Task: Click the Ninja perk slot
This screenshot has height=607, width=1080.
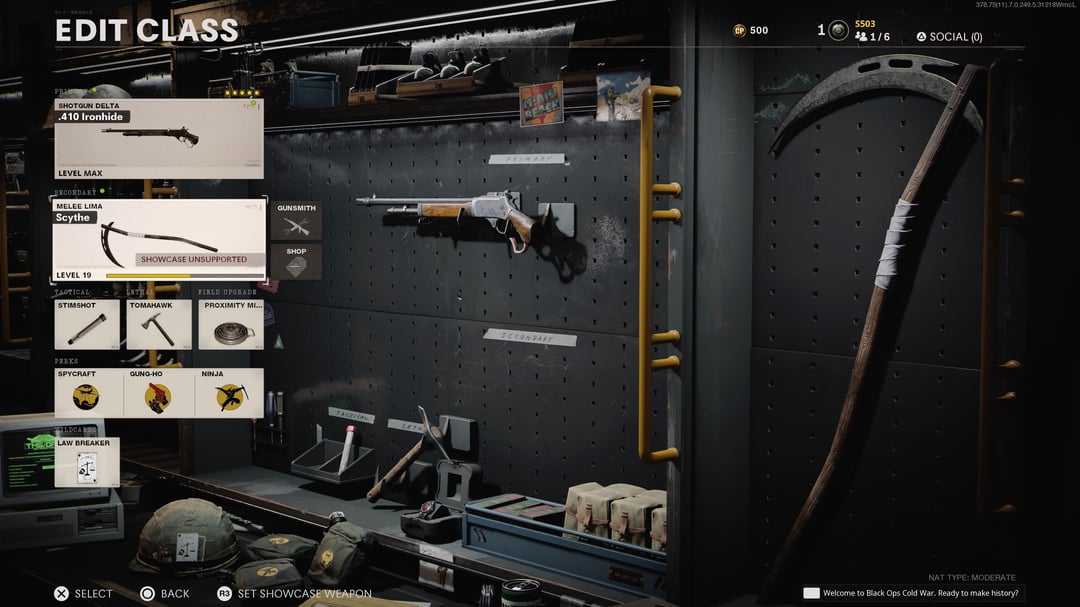Action: coord(230,393)
